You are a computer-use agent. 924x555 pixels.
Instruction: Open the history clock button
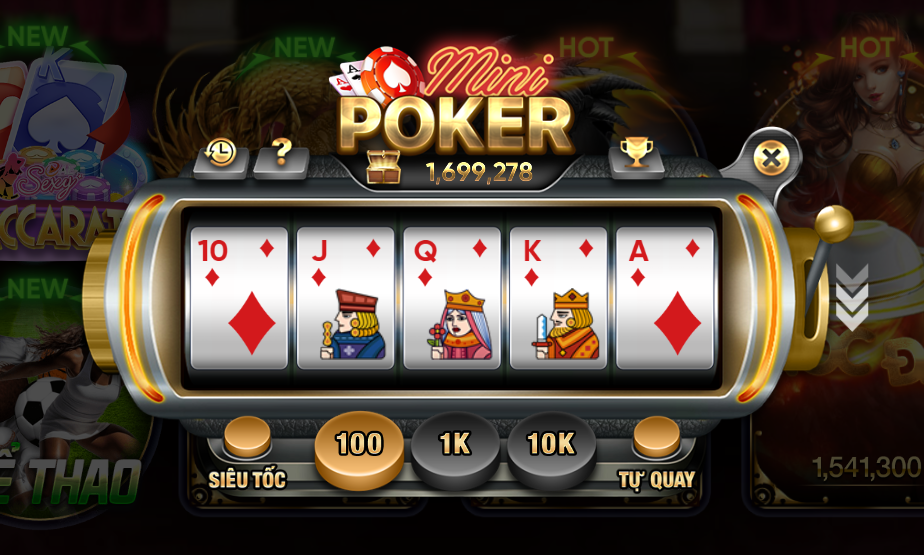[220, 153]
